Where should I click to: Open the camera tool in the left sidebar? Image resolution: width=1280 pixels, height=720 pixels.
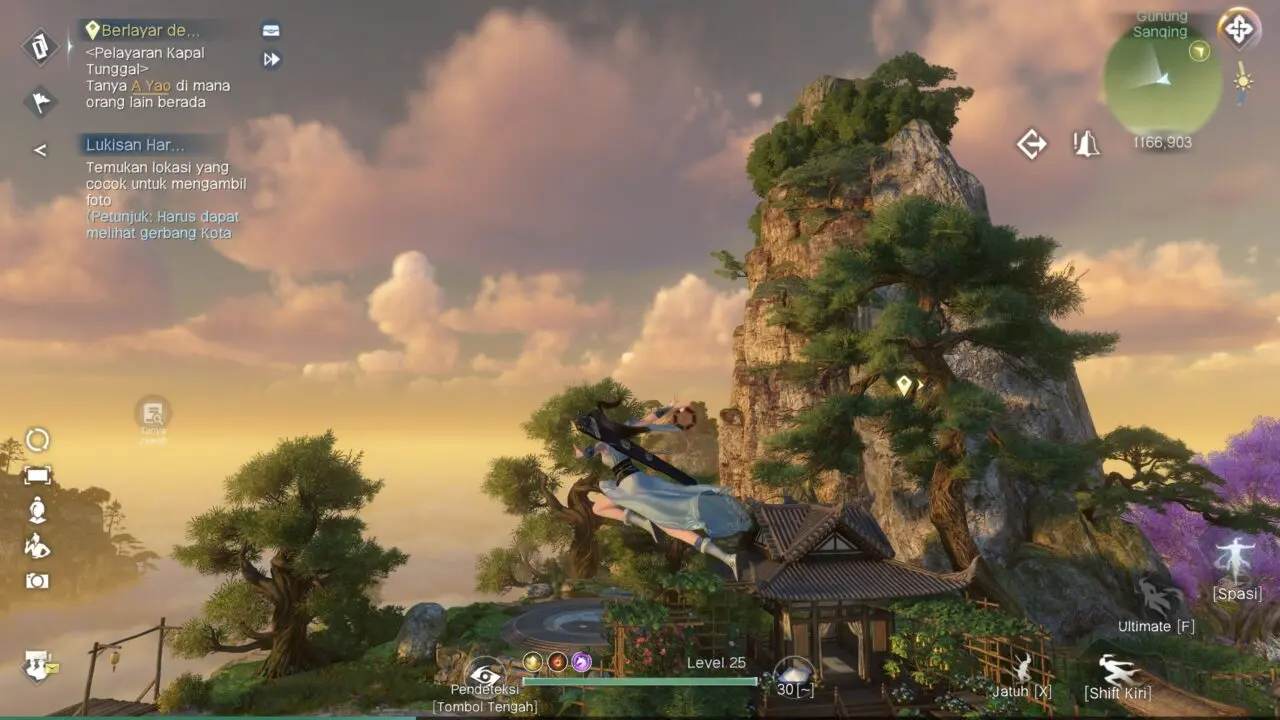(x=37, y=581)
